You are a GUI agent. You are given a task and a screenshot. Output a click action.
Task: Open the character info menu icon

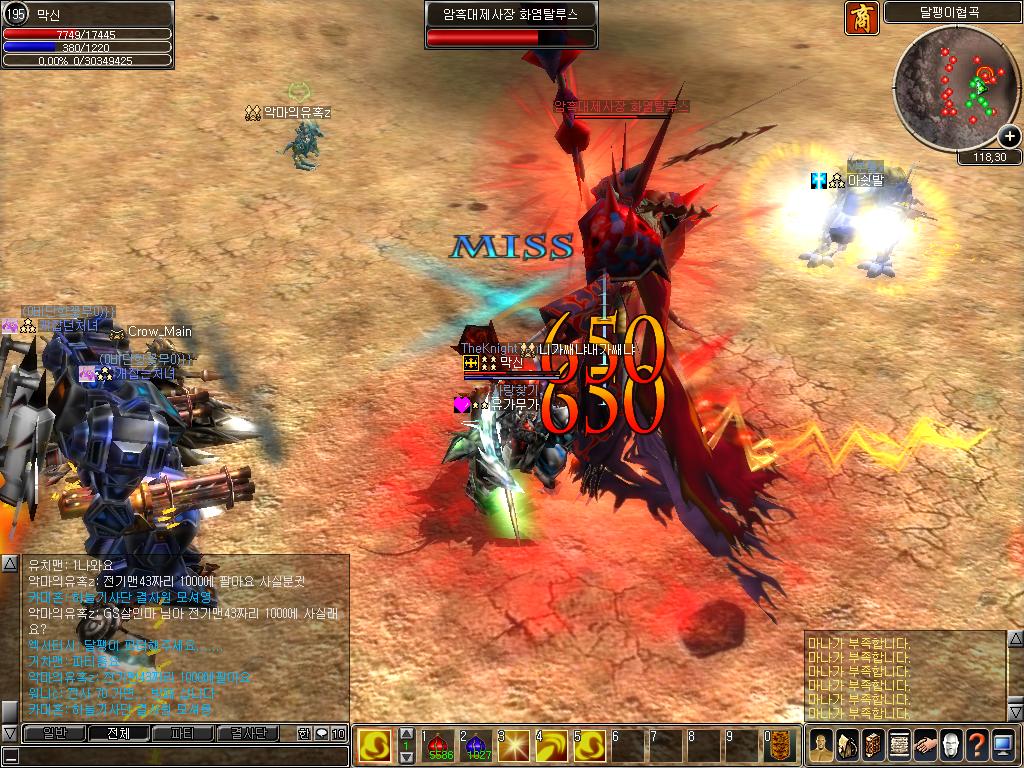coord(821,746)
